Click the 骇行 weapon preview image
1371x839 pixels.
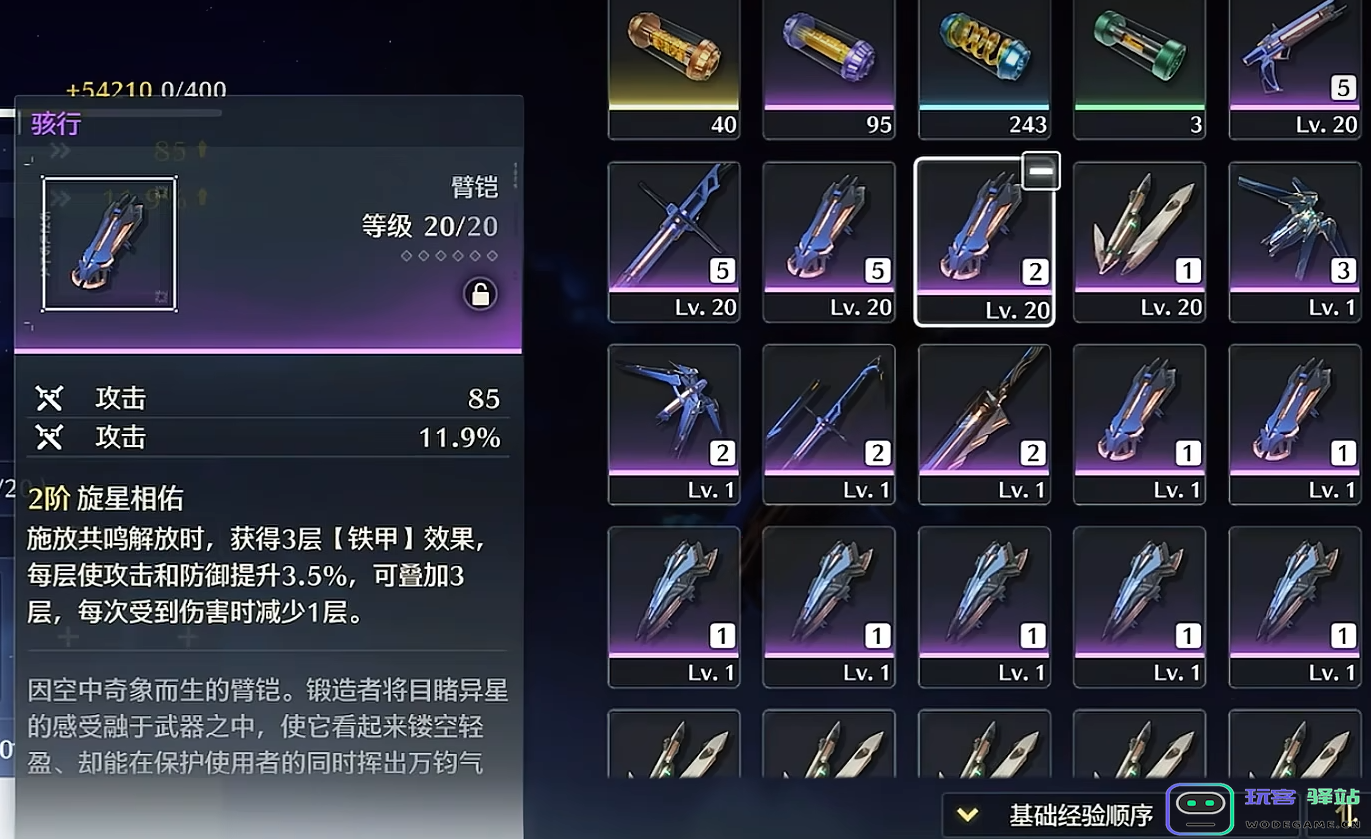[x=109, y=241]
